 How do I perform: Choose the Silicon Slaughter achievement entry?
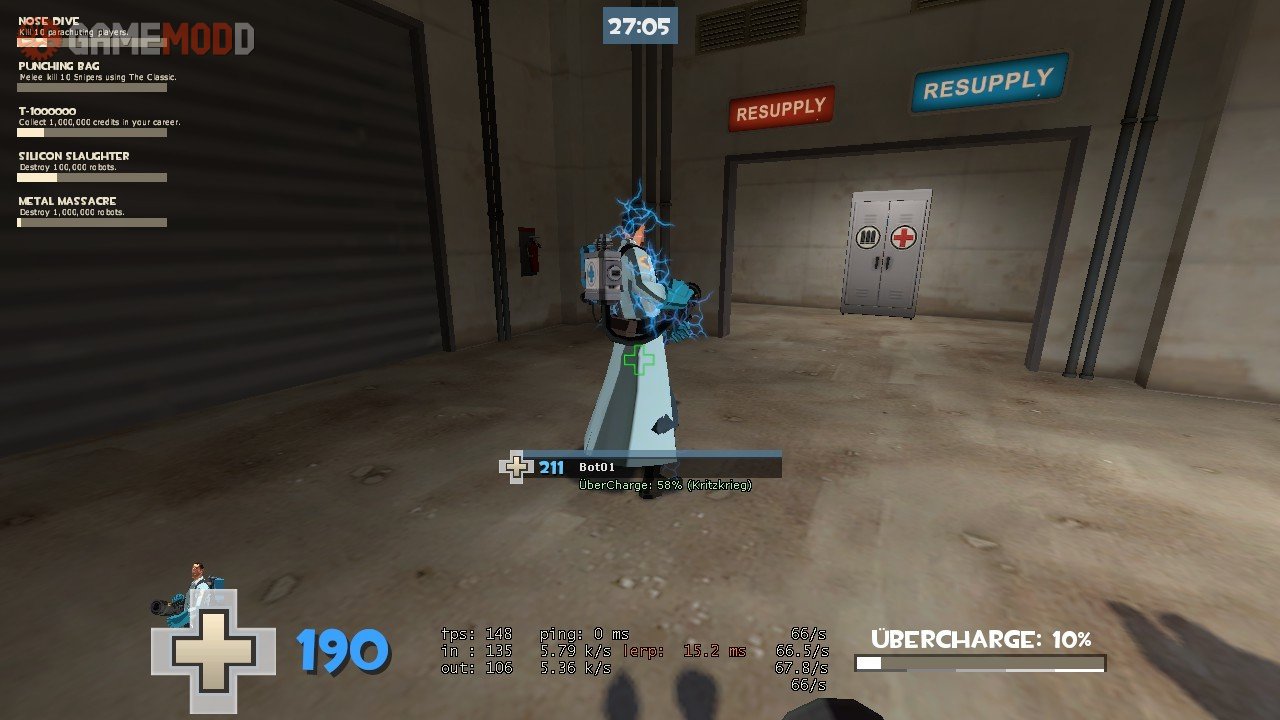click(92, 166)
